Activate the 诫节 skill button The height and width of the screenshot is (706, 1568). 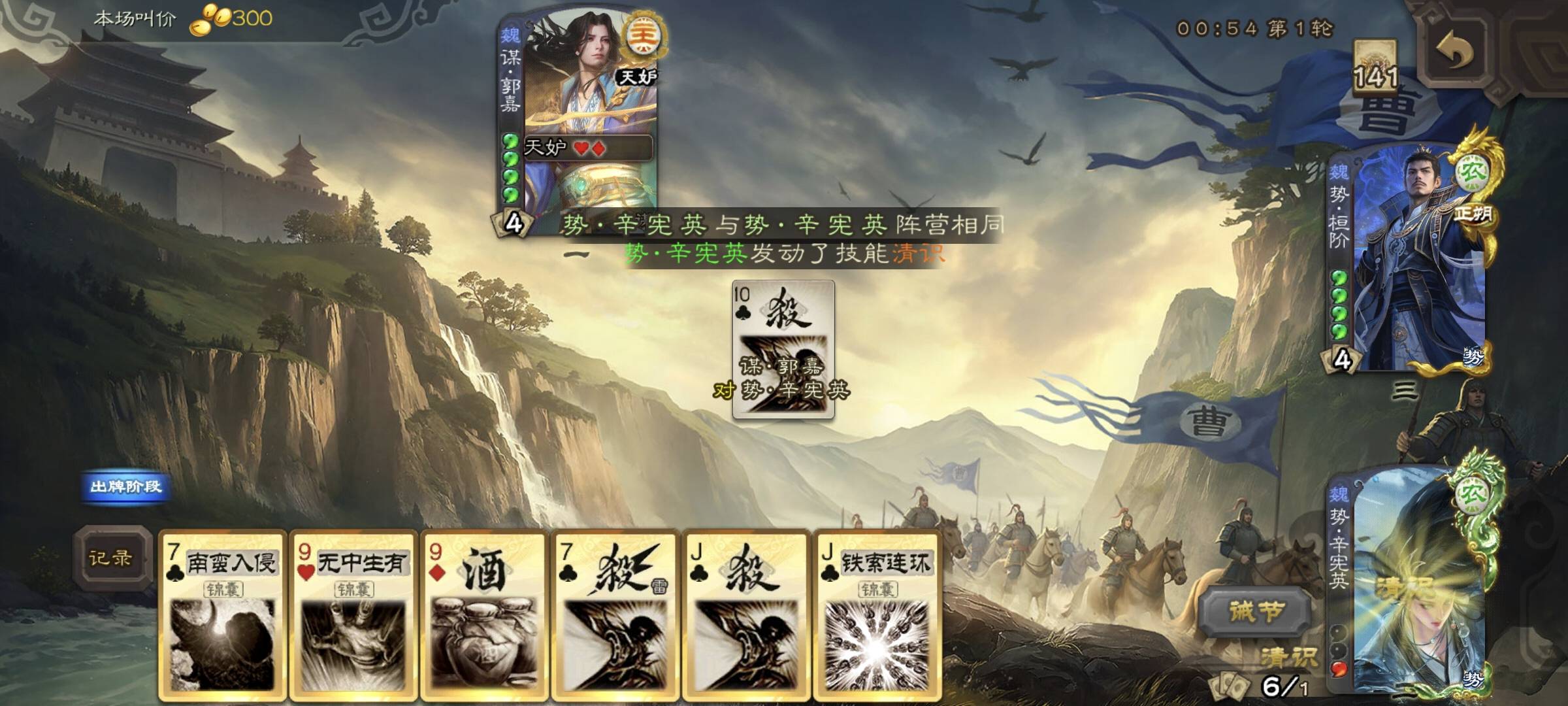1256,613
